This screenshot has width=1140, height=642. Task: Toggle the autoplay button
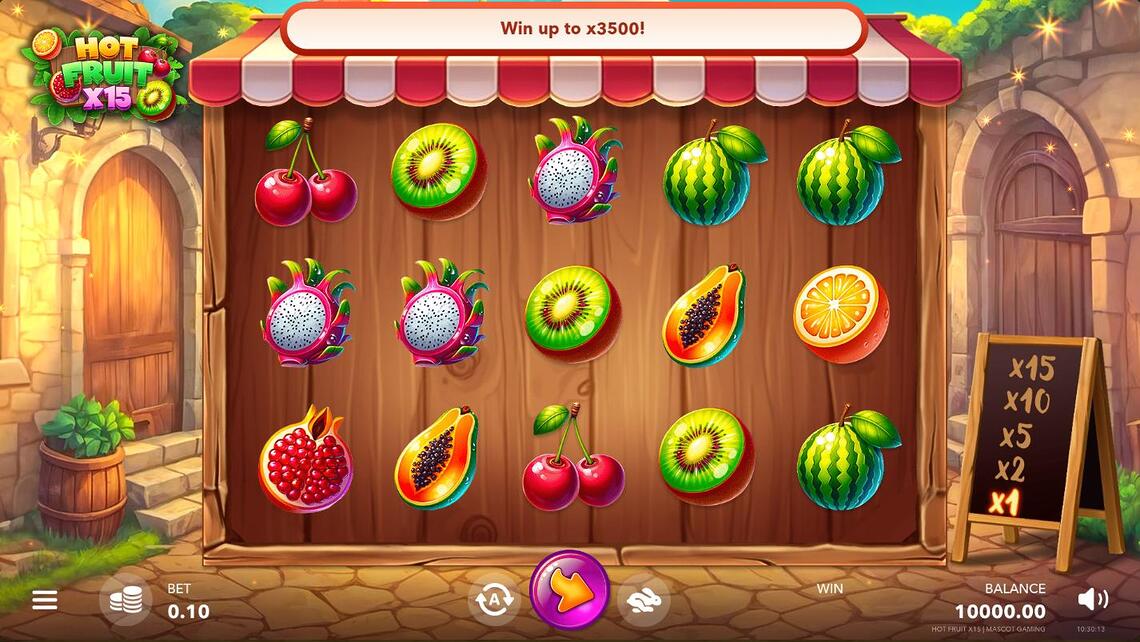(493, 600)
